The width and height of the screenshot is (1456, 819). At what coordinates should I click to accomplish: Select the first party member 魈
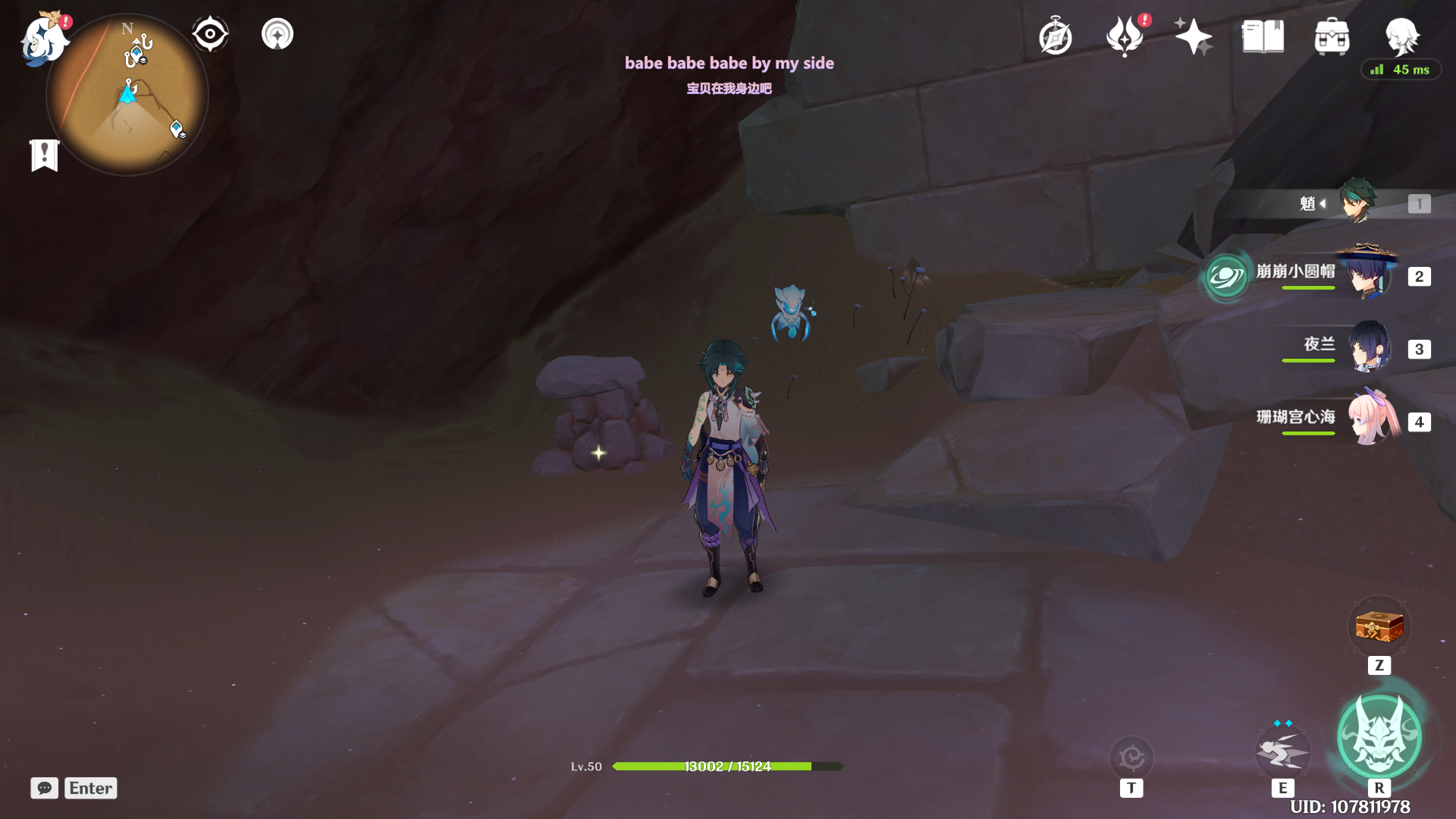click(x=1356, y=202)
